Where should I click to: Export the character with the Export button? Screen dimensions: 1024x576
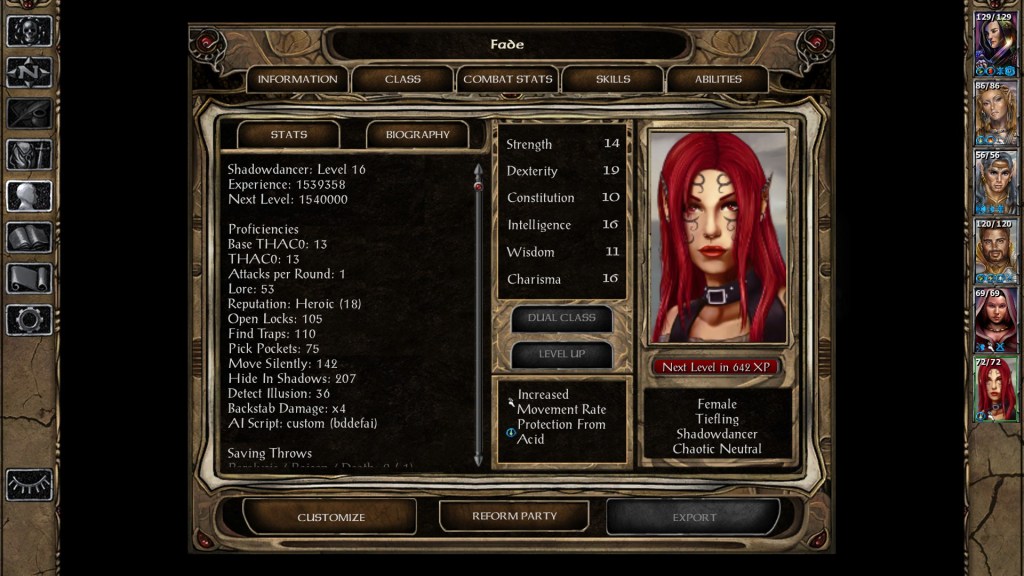tap(693, 517)
